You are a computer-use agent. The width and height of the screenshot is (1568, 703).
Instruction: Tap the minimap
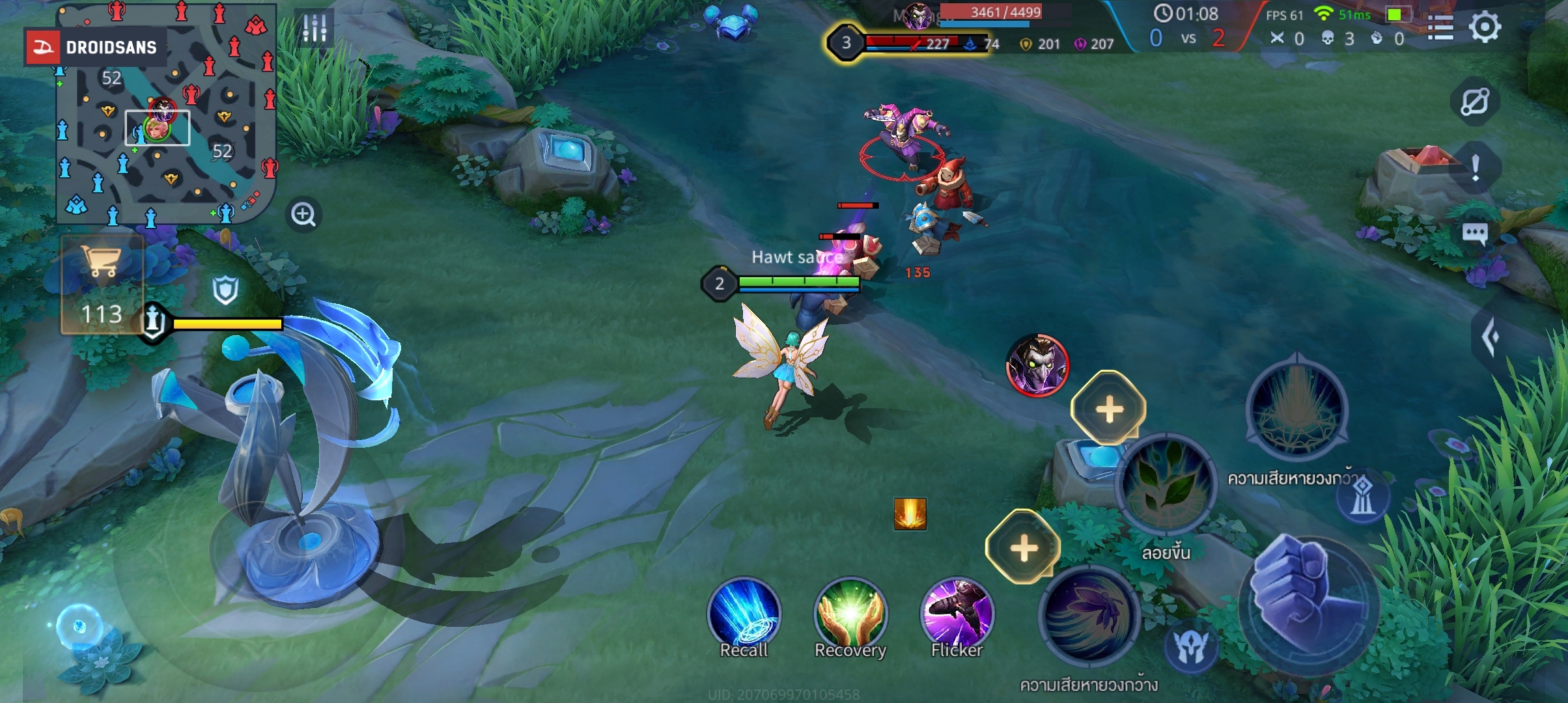coord(166,114)
